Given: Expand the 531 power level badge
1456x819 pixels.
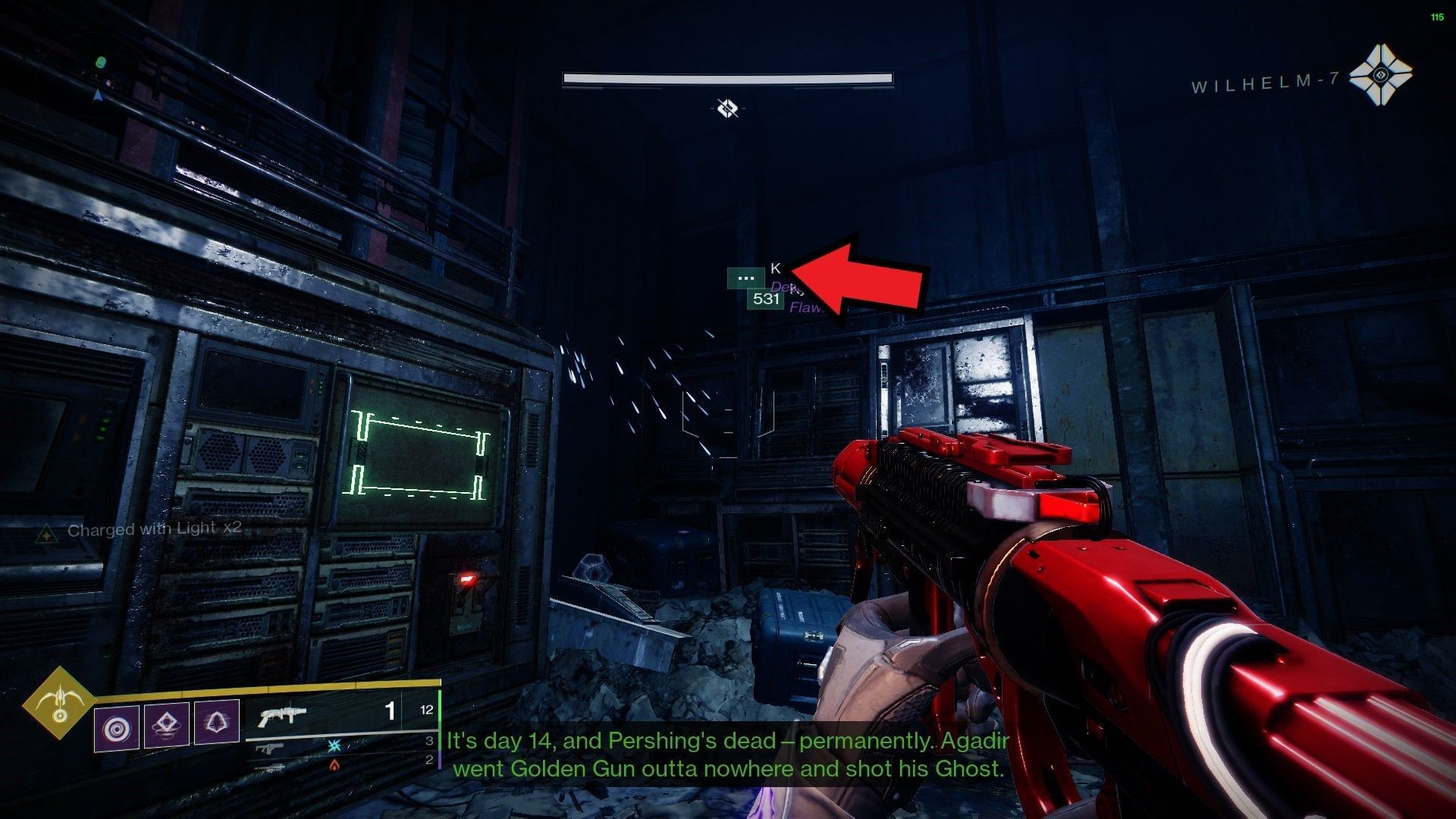Looking at the screenshot, I should (766, 300).
